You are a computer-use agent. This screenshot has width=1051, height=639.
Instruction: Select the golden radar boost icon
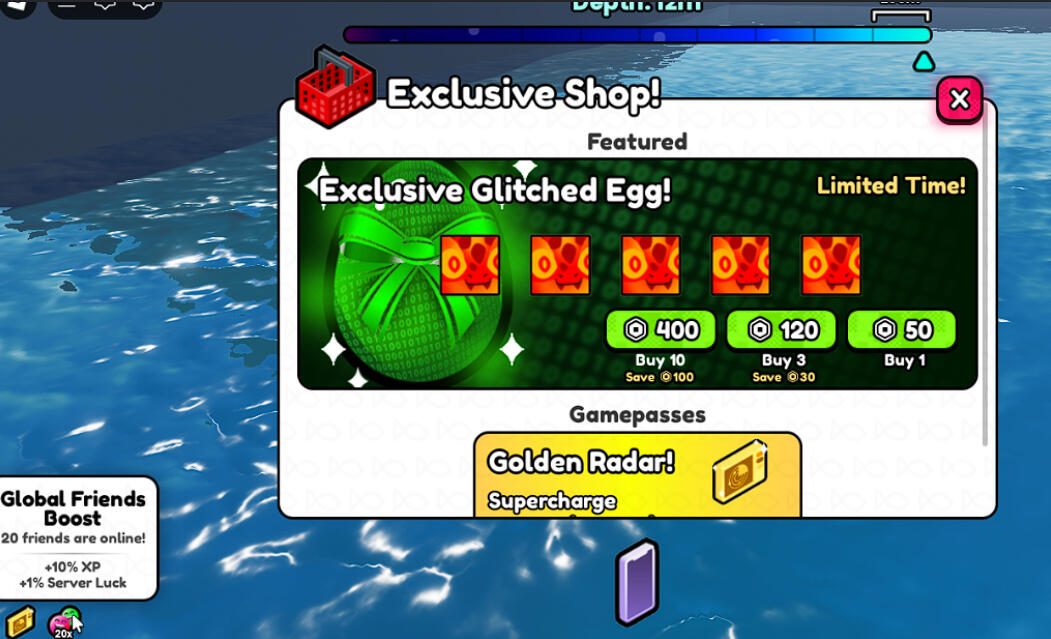21,621
